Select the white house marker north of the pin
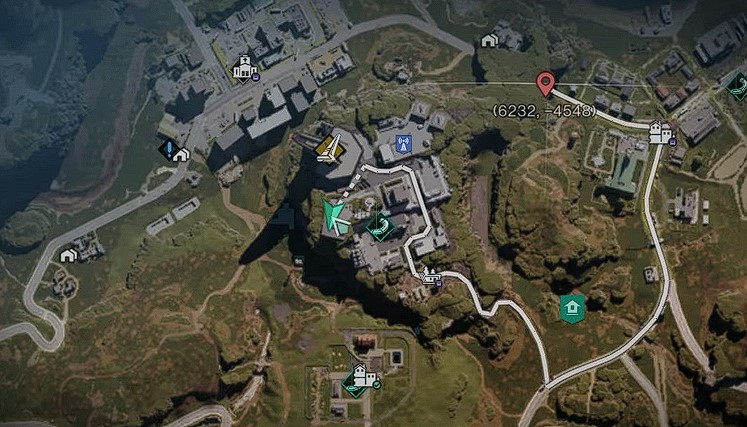Screen dimensions: 747x427 (x=489, y=40)
